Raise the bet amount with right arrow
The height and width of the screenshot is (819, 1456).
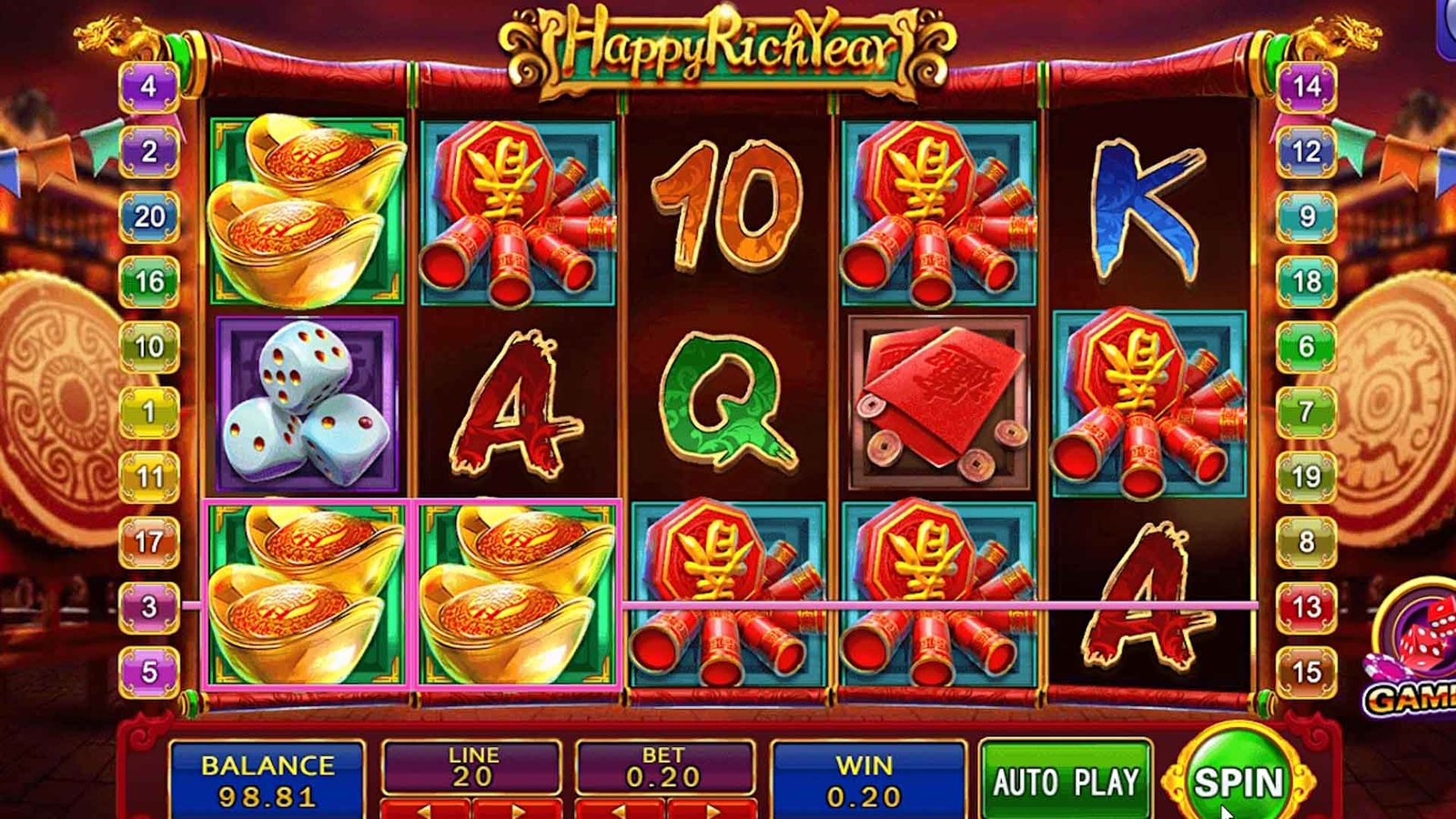click(x=711, y=809)
